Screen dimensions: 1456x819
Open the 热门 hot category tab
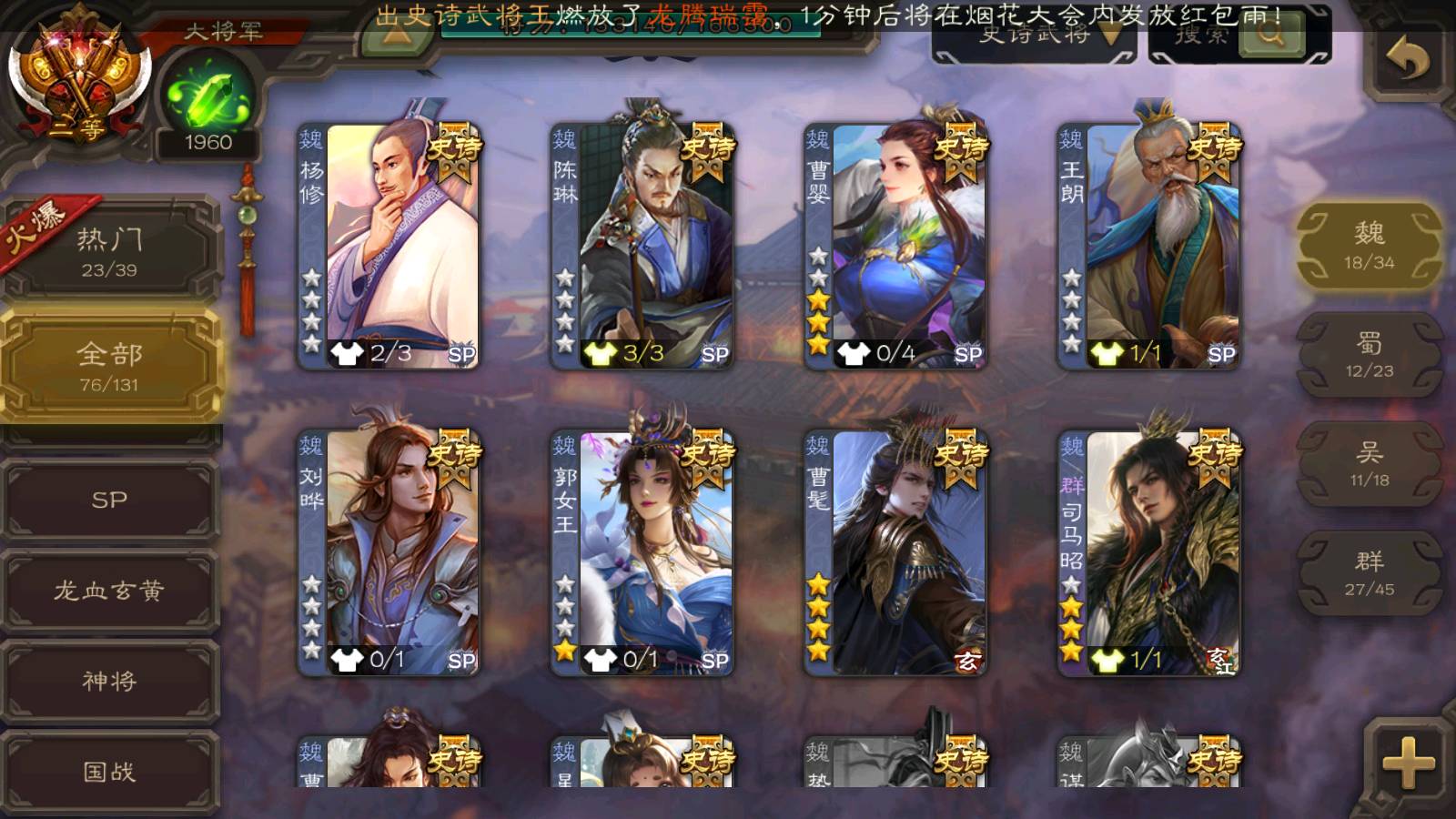[x=109, y=251]
